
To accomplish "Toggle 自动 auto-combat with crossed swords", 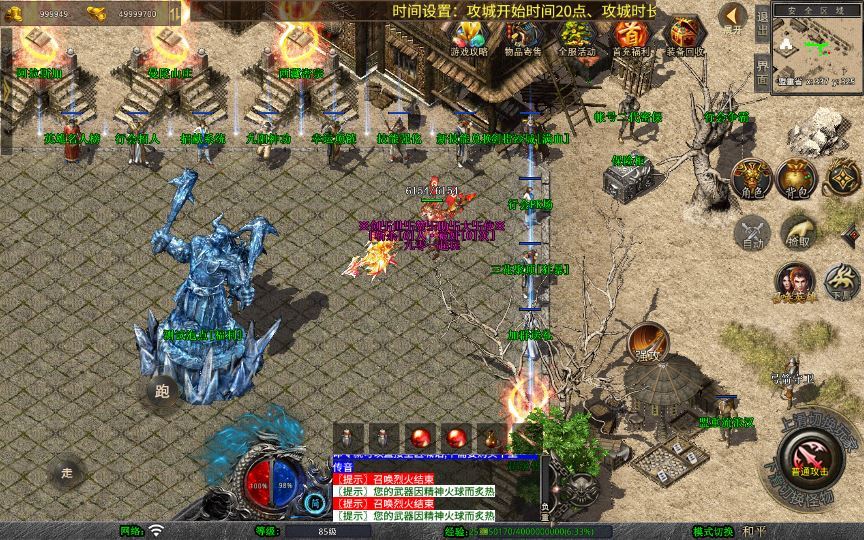I will [750, 233].
